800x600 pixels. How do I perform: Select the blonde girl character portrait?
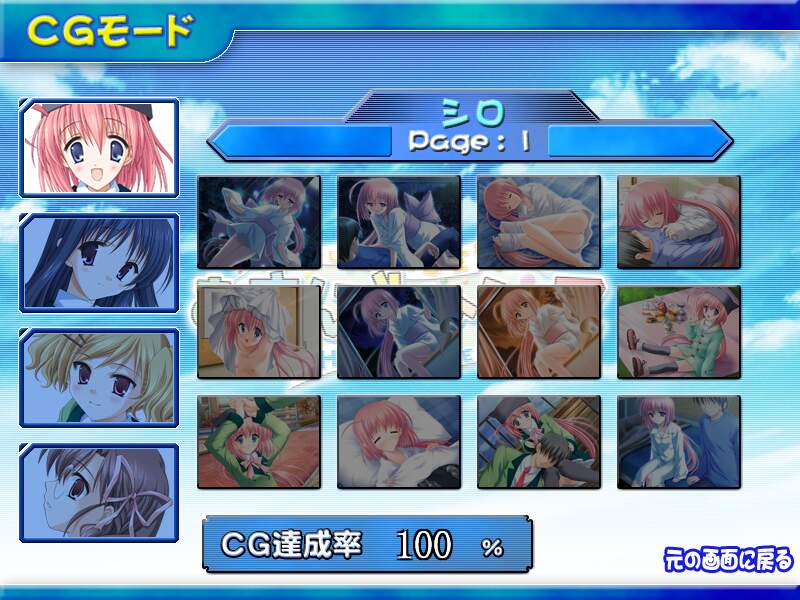(x=99, y=377)
